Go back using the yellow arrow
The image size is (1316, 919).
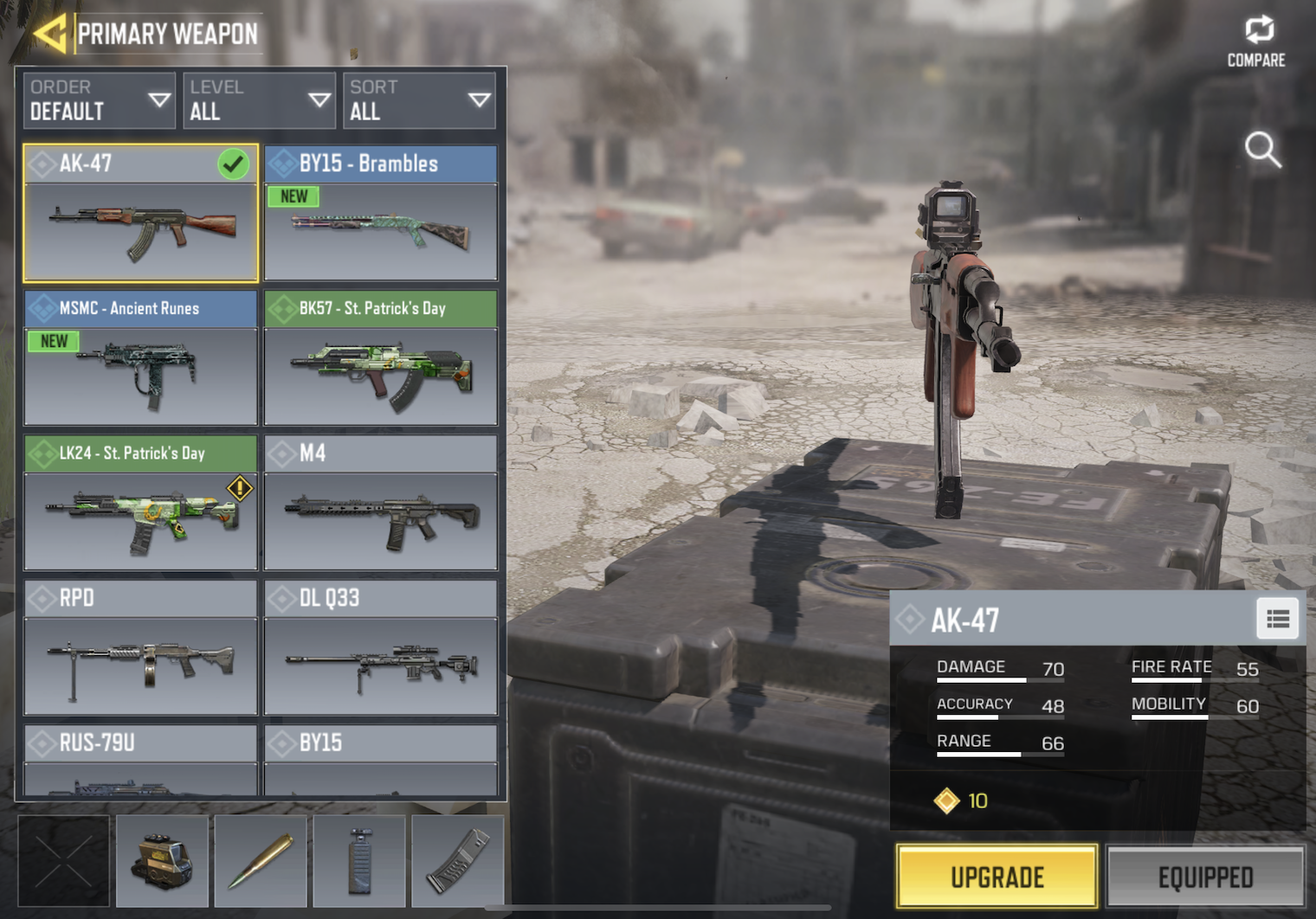(50, 34)
